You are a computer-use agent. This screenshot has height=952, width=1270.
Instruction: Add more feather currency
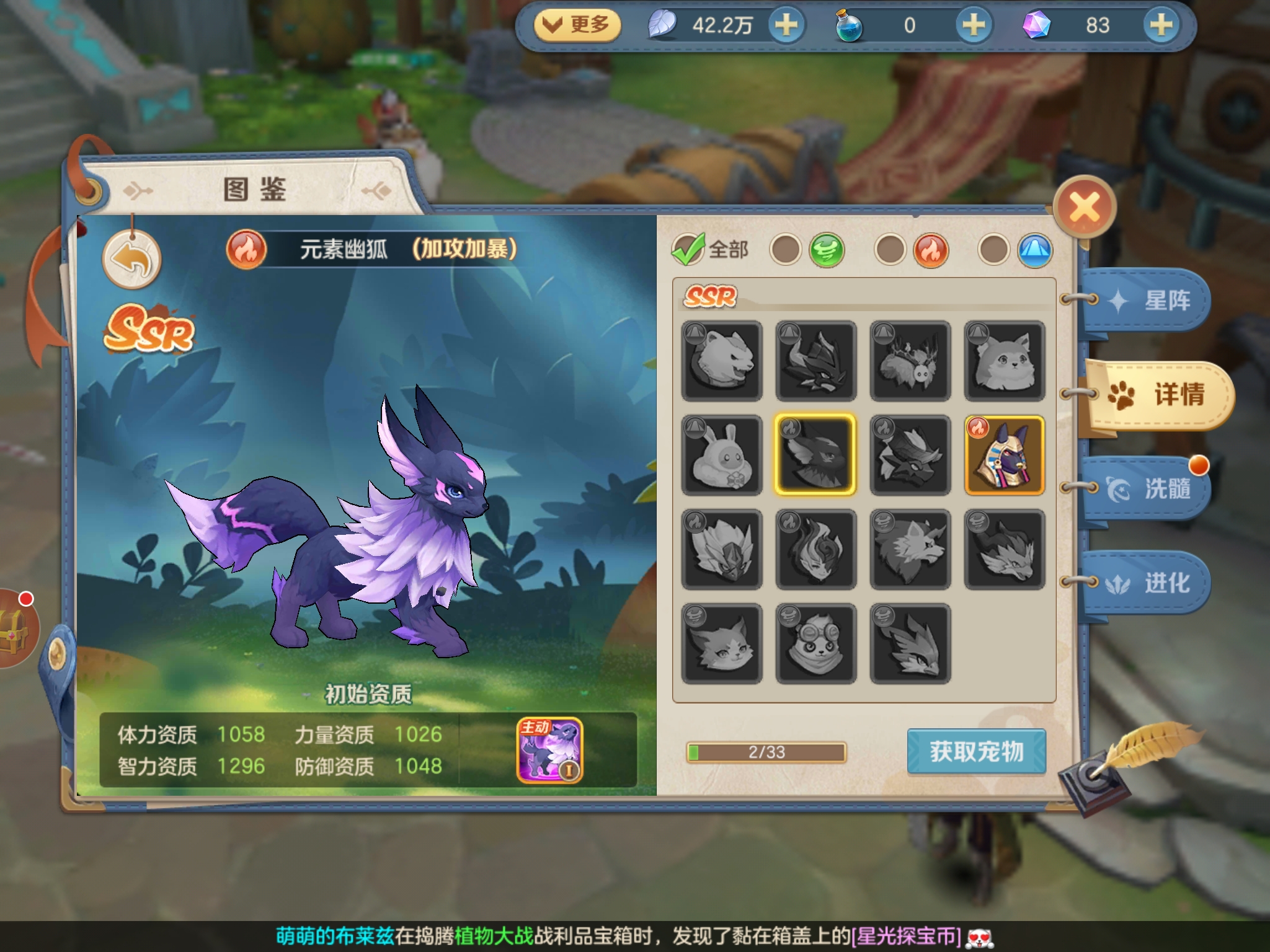click(x=786, y=25)
